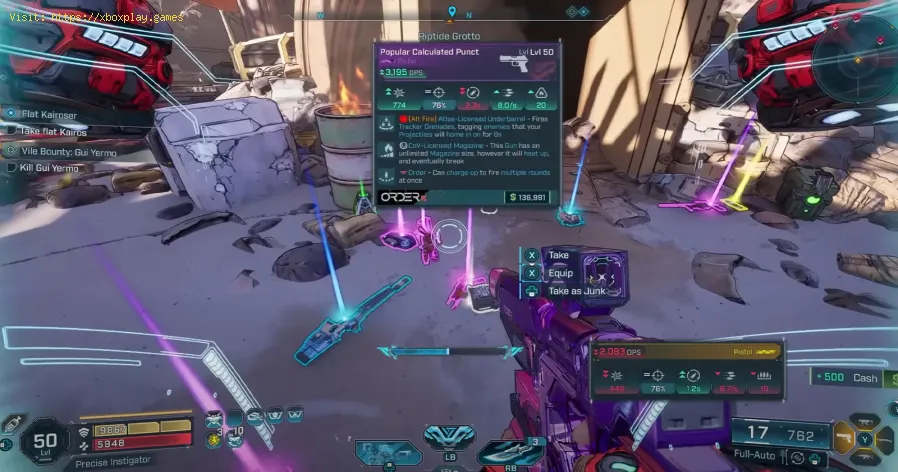898x472 pixels.
Task: Click the compass waypoint marker
Action: (x=453, y=12)
